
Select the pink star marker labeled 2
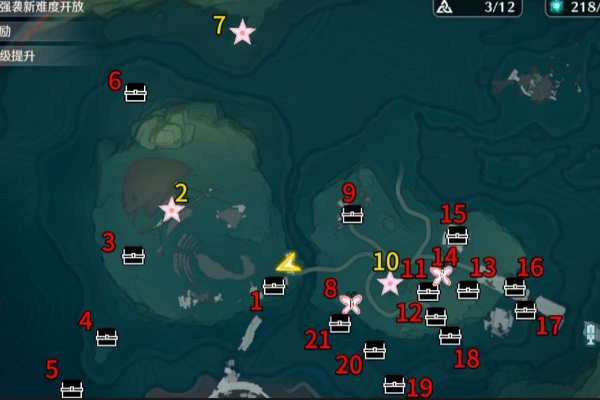[172, 210]
